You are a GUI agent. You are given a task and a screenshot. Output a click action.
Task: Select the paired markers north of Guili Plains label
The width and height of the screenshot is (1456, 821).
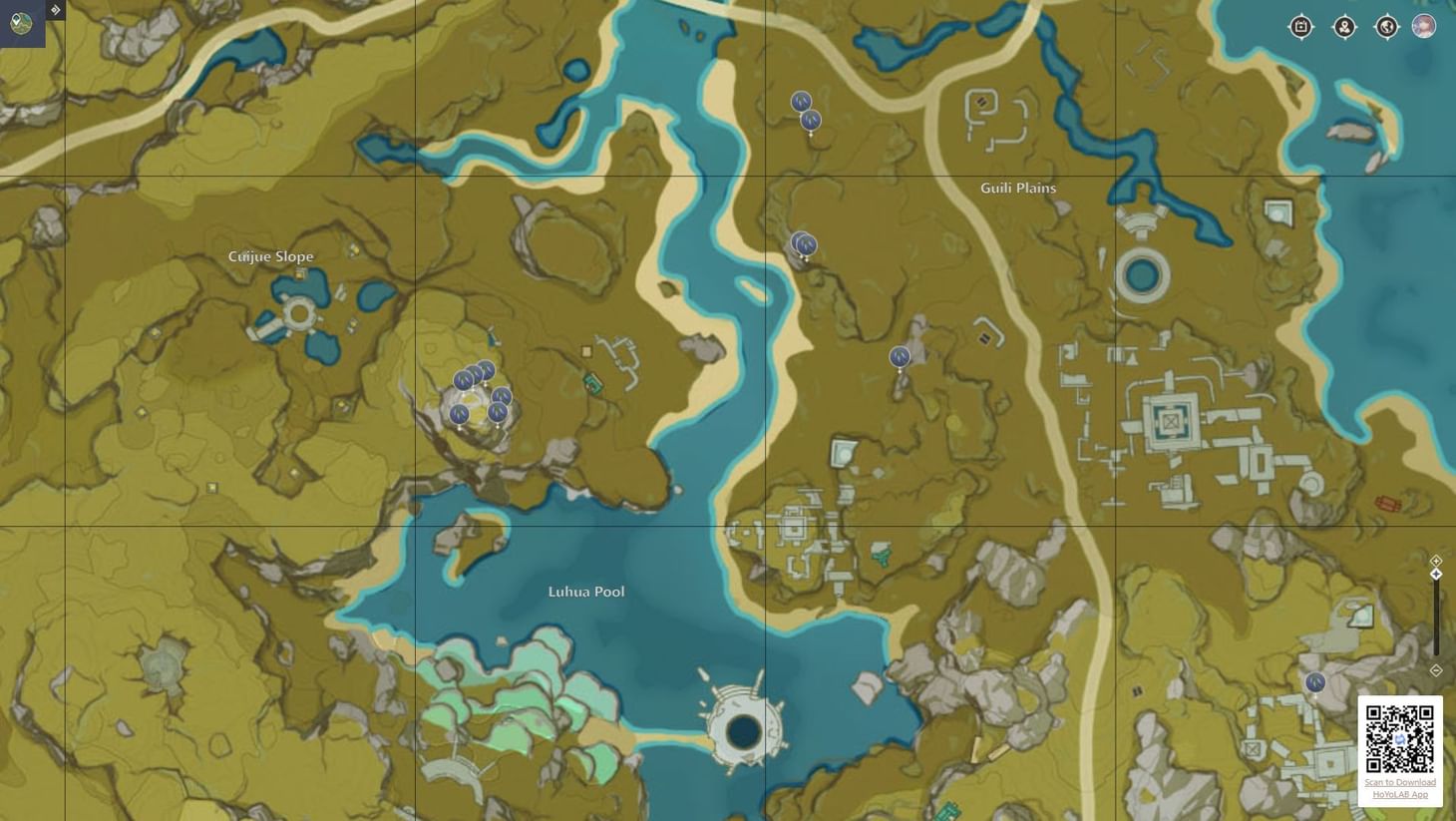(x=803, y=243)
